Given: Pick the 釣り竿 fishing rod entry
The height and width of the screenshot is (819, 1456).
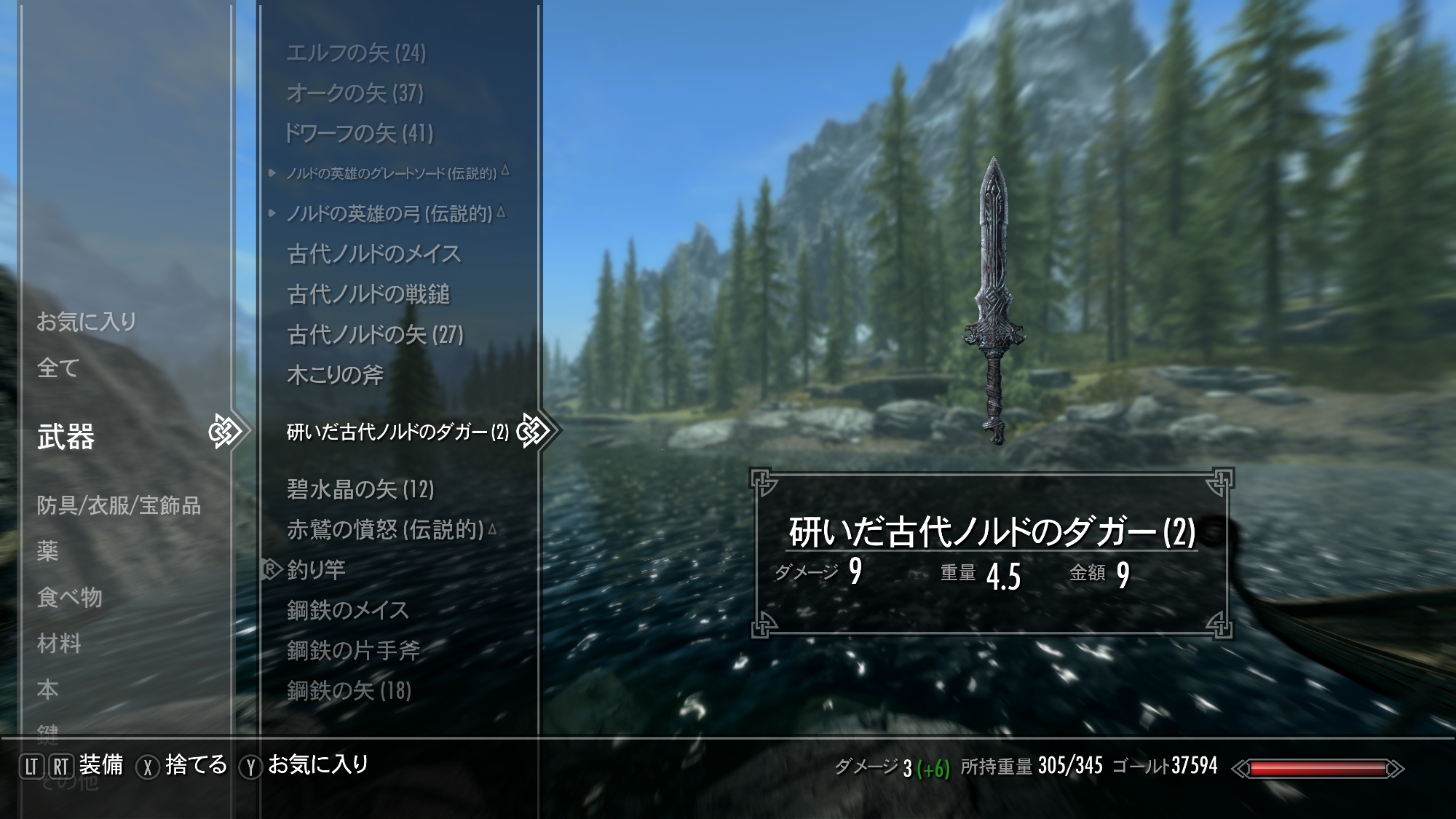Looking at the screenshot, I should (316, 569).
